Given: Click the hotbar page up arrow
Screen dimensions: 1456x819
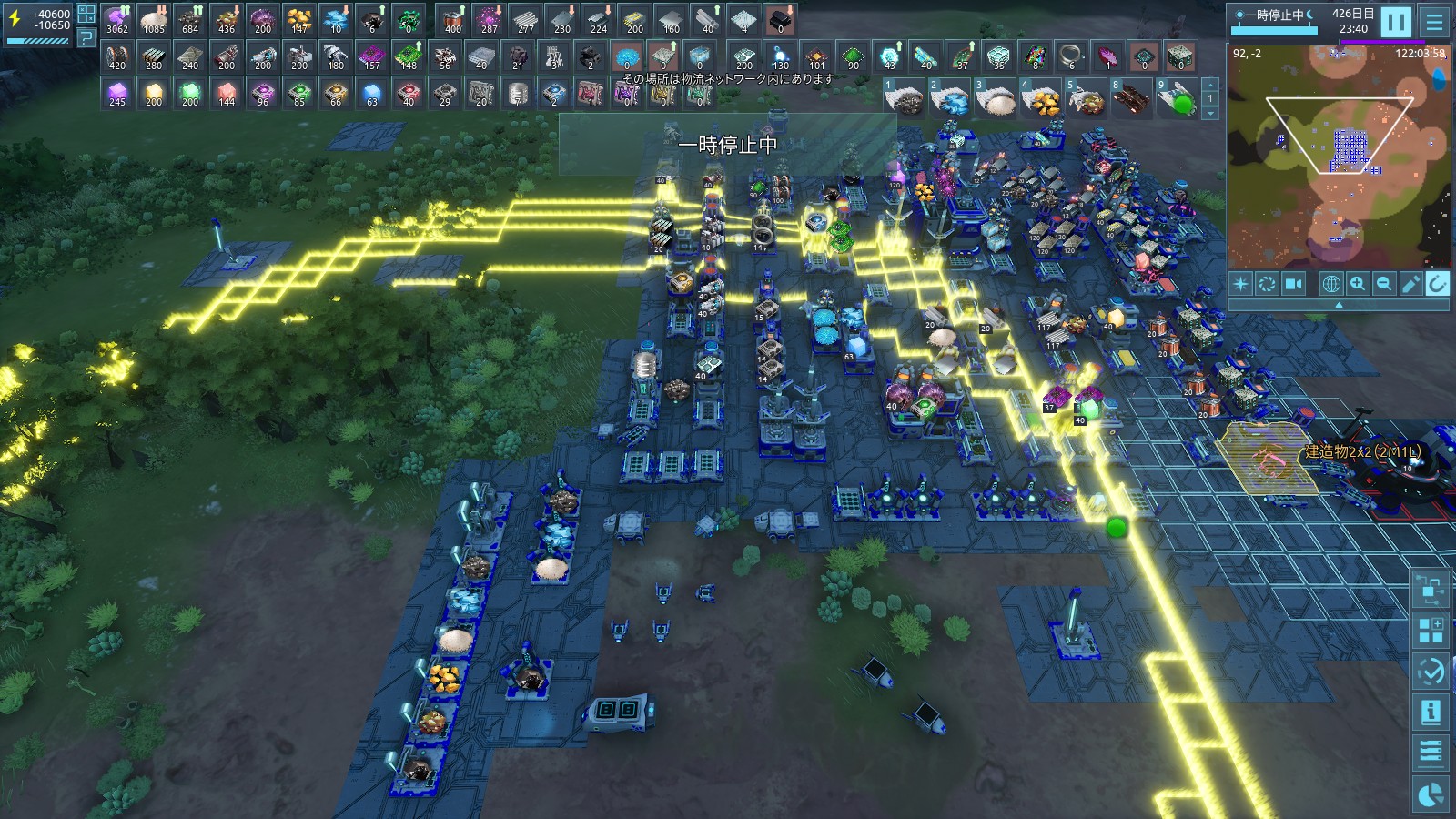Looking at the screenshot, I should [x=1210, y=84].
